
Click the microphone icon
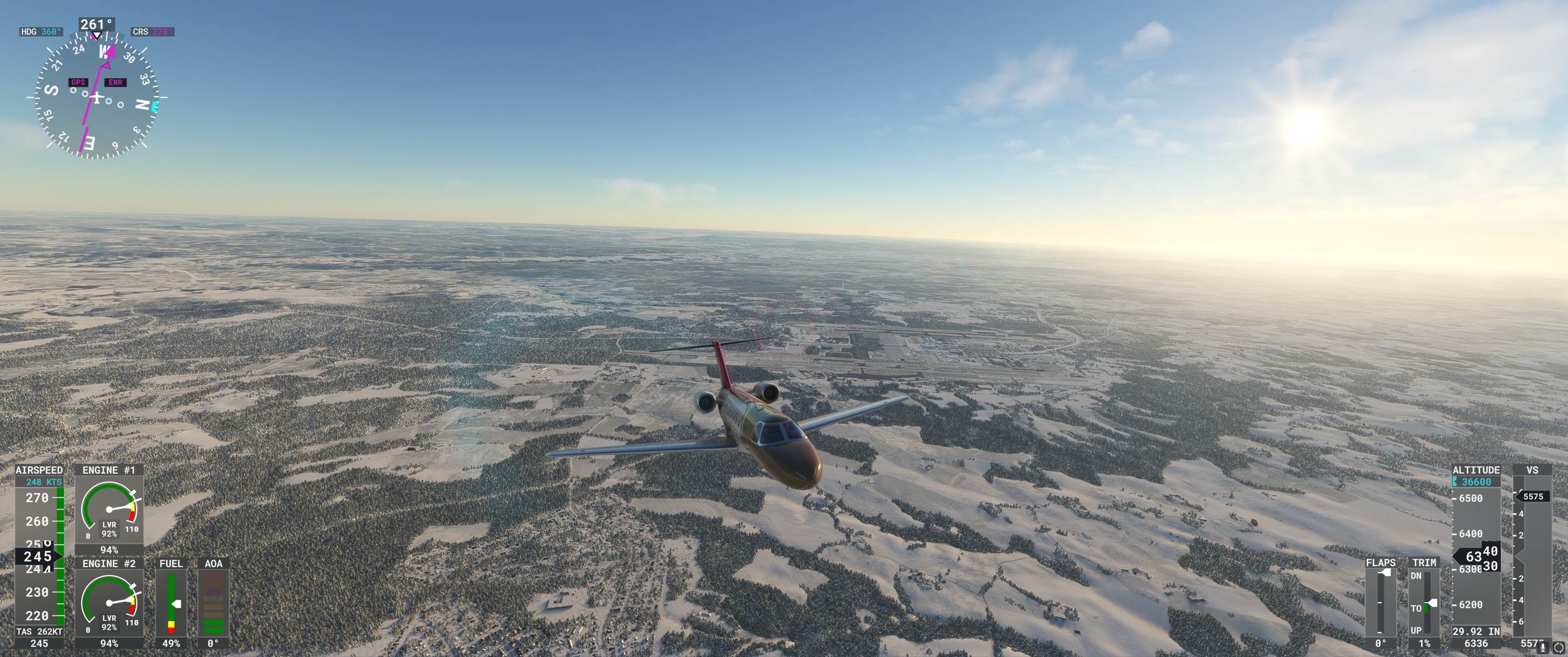[x=1543, y=648]
